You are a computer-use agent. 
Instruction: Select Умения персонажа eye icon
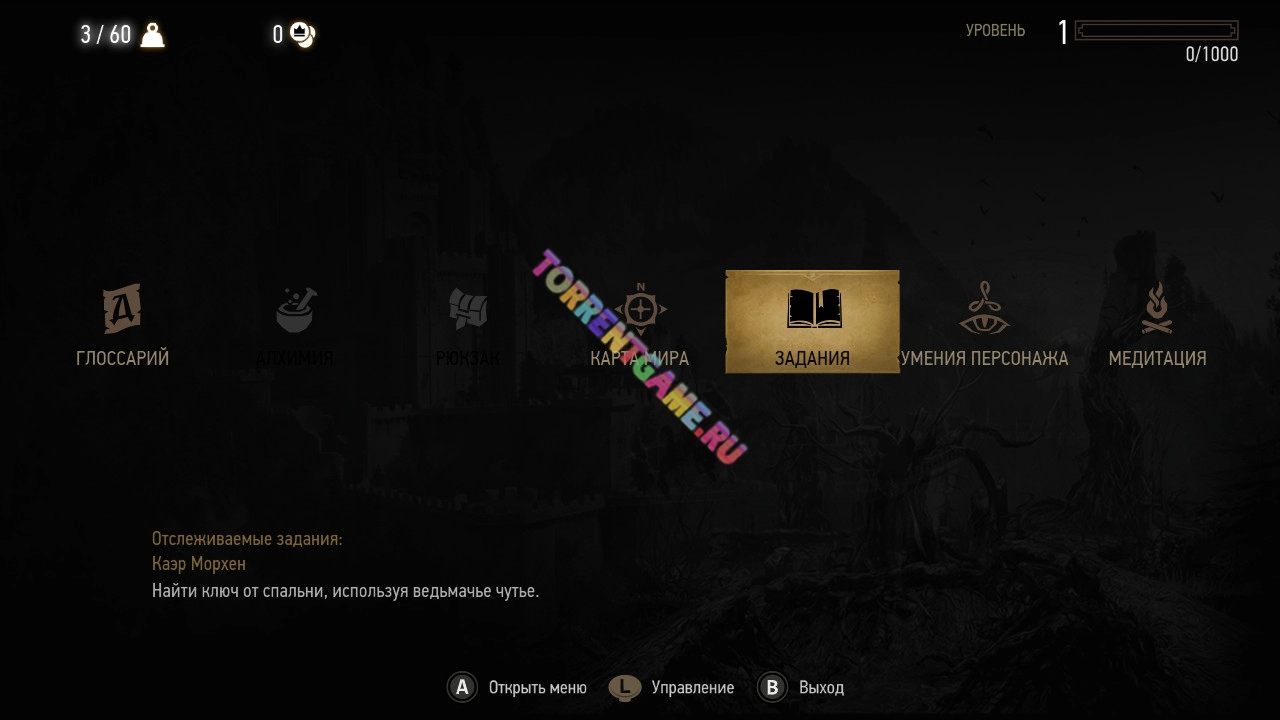[984, 310]
